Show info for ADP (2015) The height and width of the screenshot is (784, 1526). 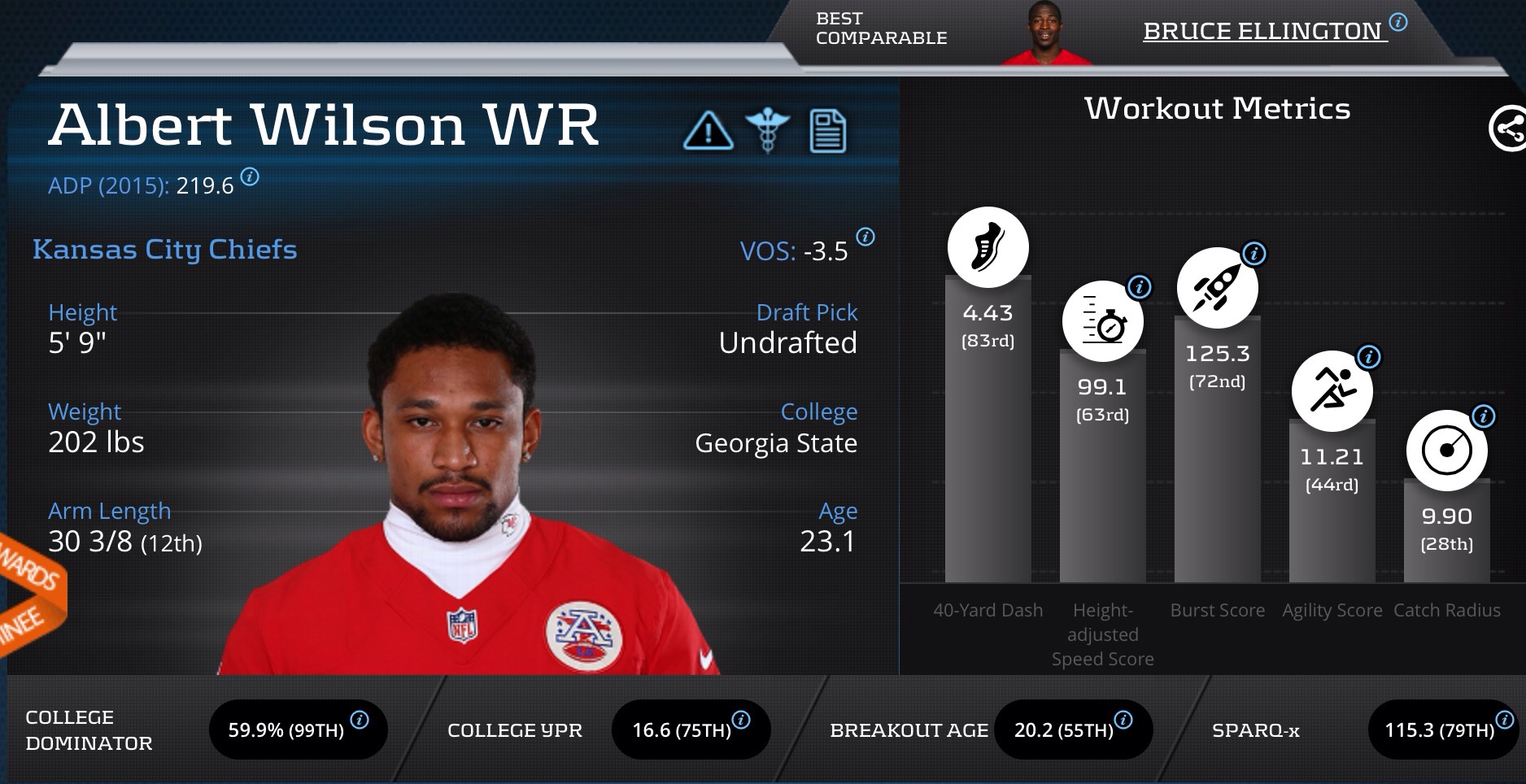tap(250, 176)
